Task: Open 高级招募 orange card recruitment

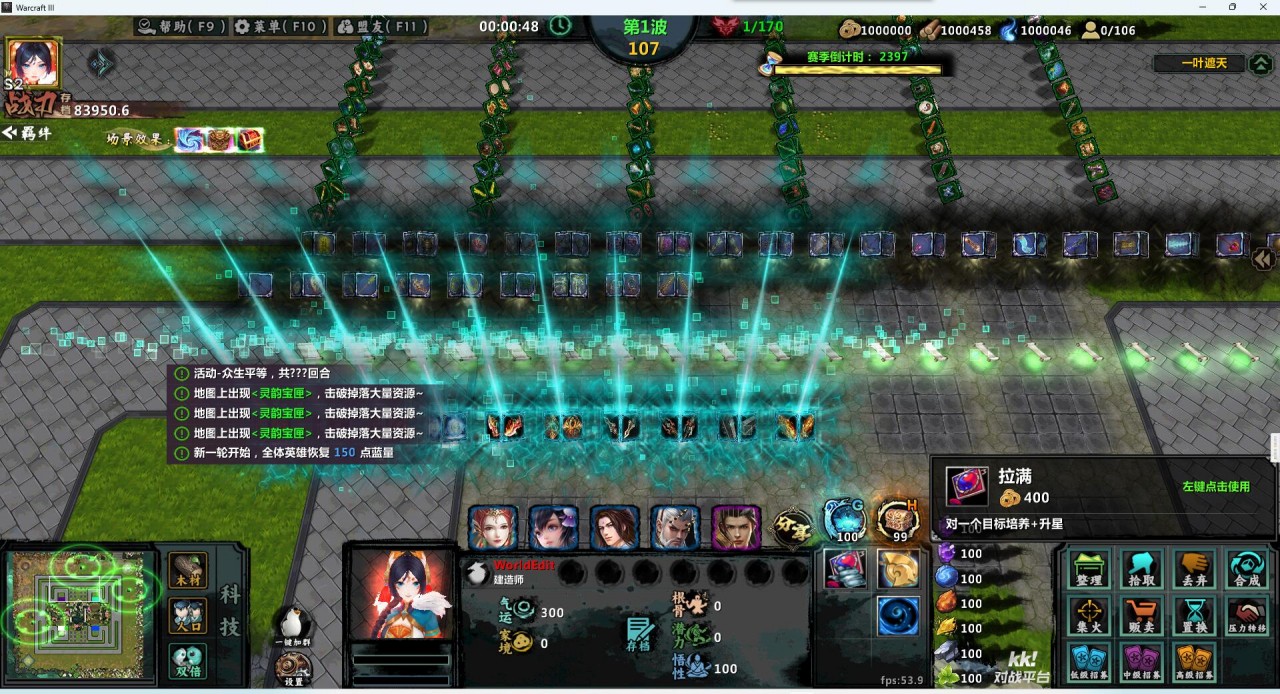Action: (x=1193, y=662)
